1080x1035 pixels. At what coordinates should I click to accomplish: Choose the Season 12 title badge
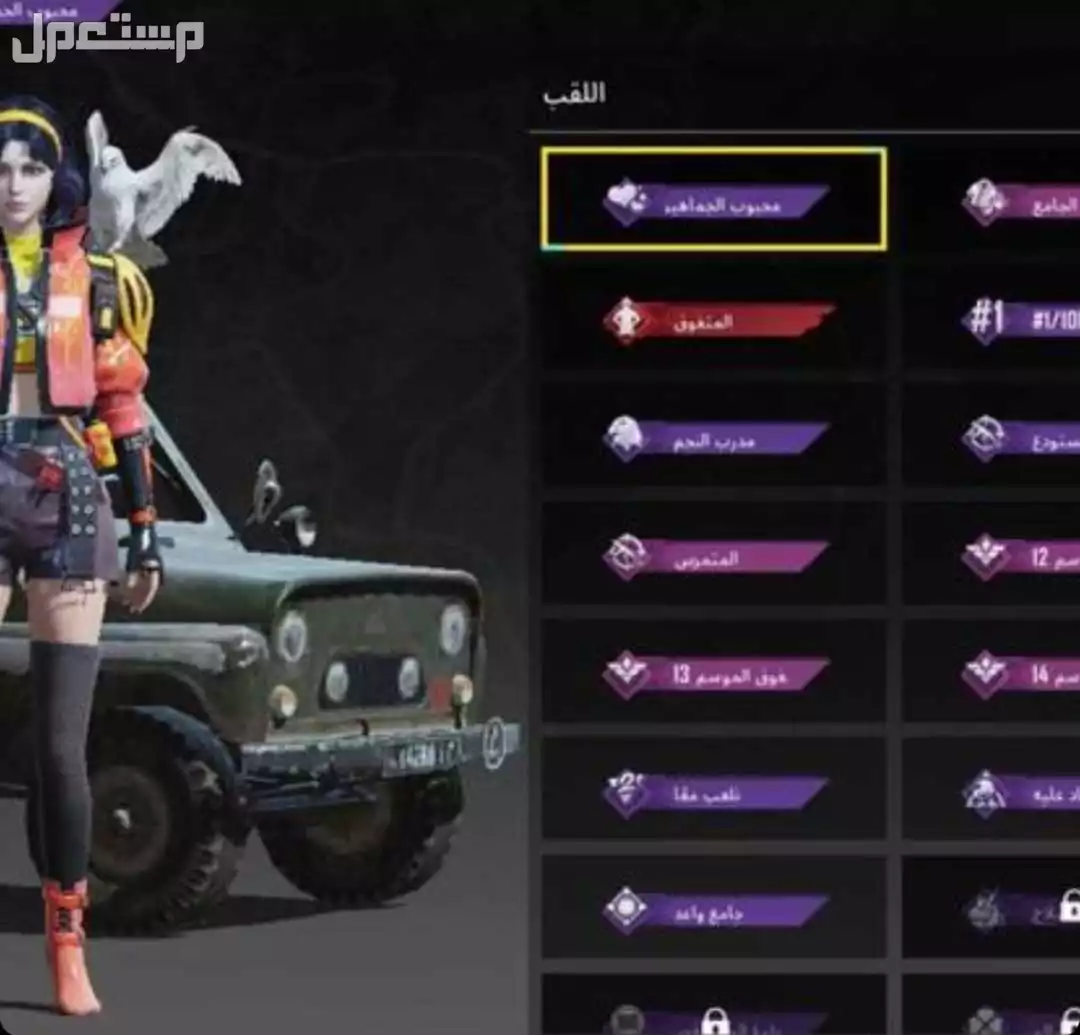1020,556
